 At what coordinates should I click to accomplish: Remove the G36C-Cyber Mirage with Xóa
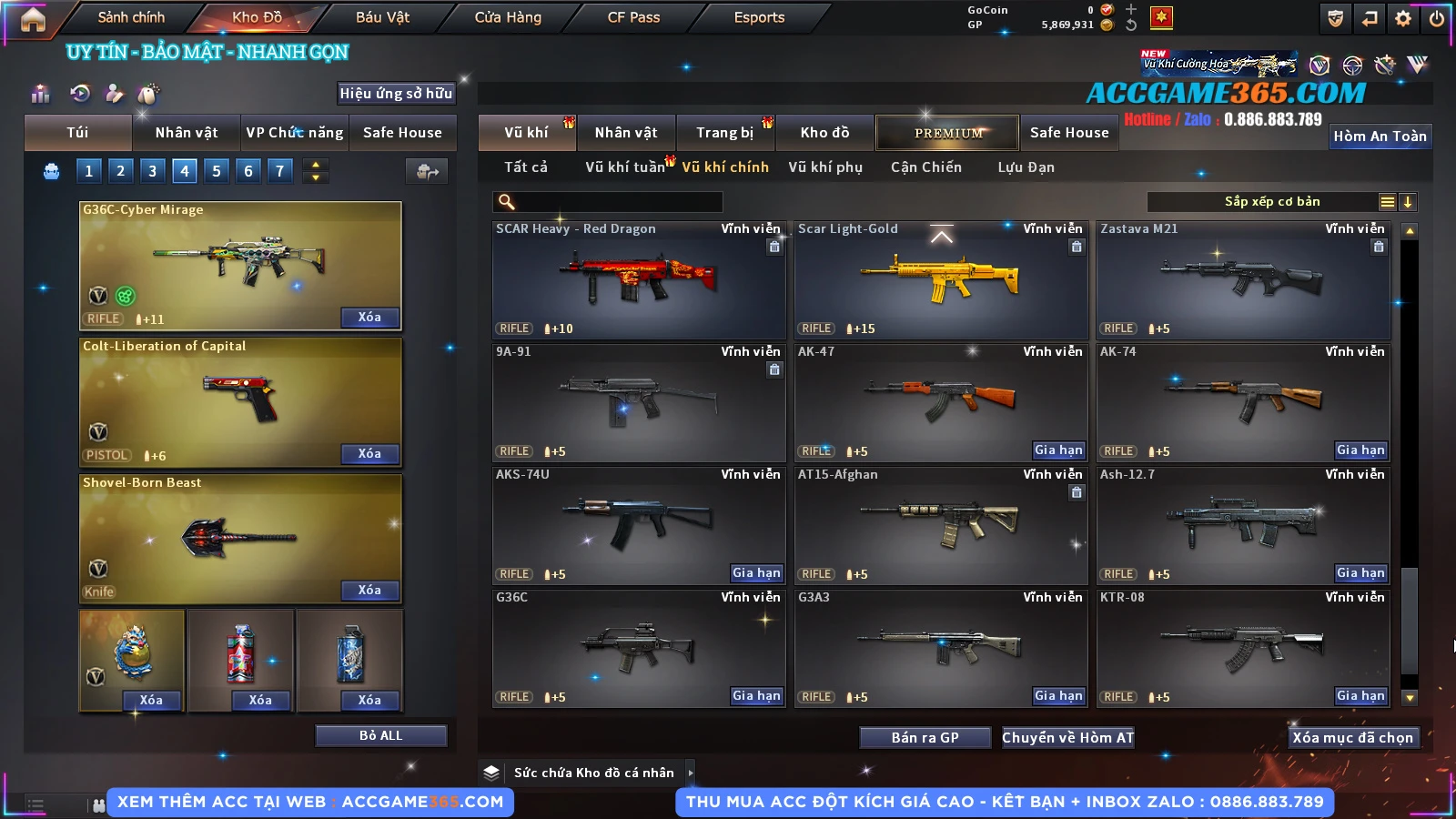(x=369, y=317)
